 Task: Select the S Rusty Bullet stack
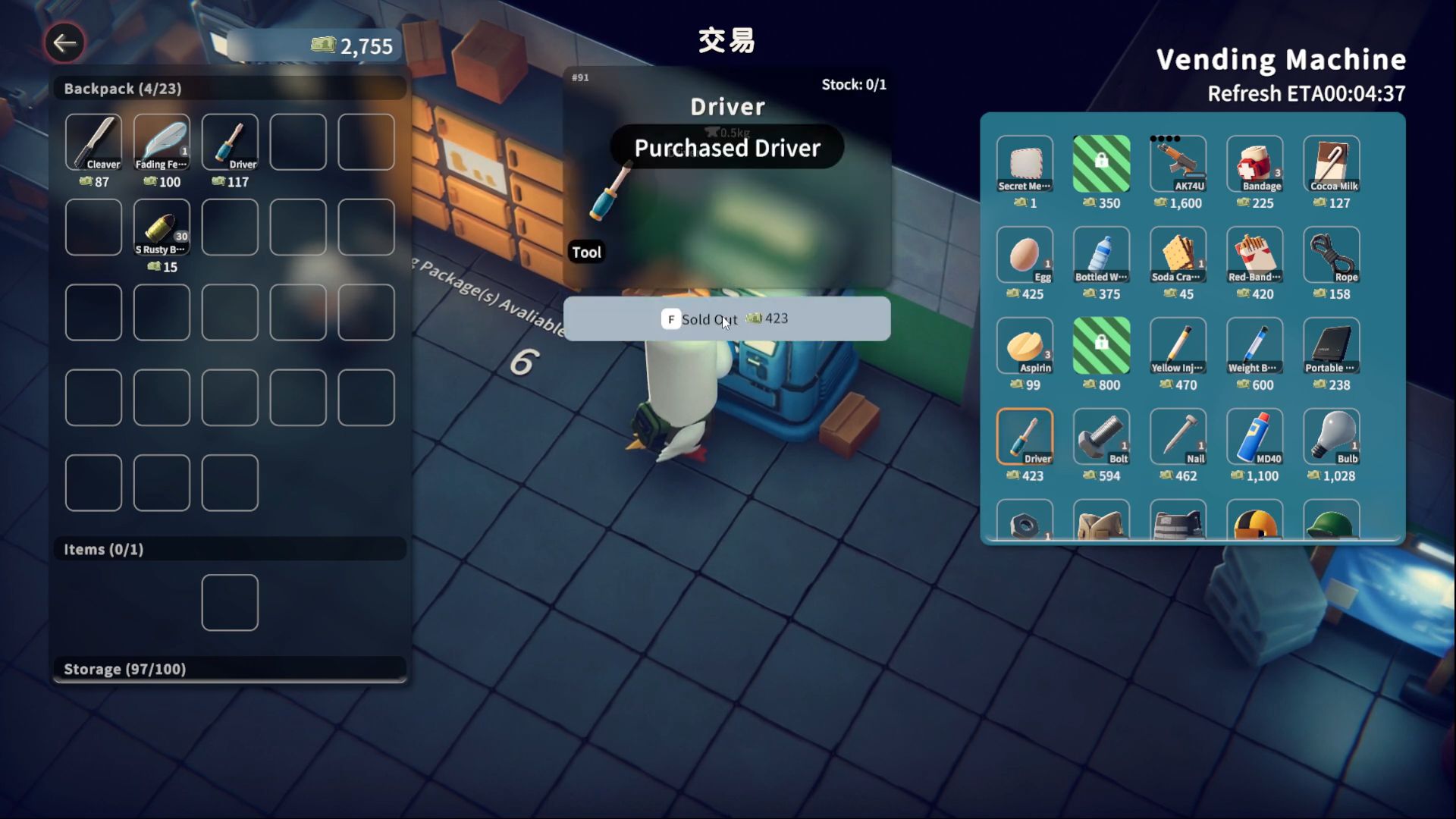coord(161,227)
